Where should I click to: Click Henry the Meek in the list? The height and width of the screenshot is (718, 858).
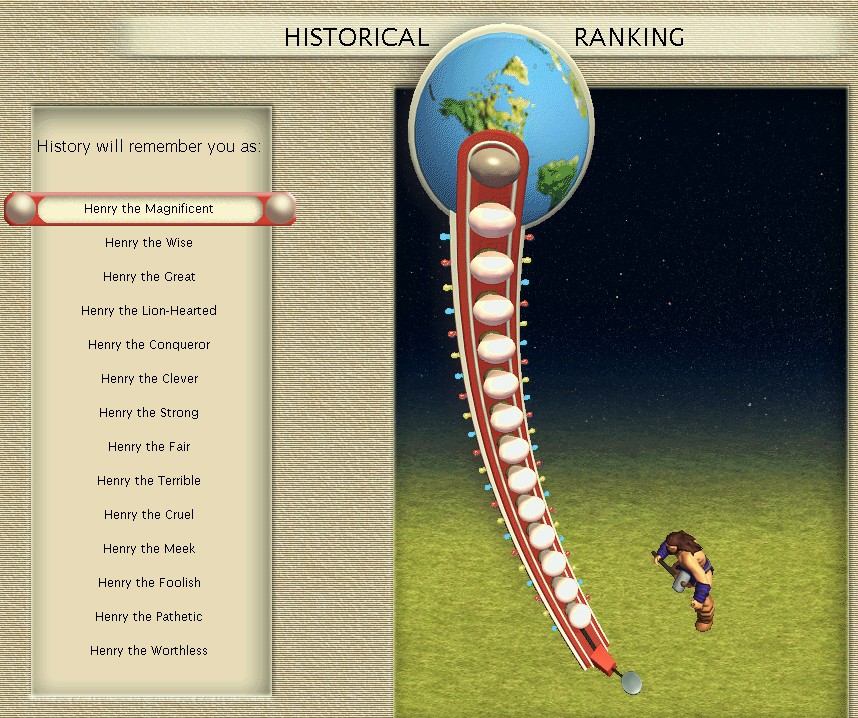coord(149,549)
